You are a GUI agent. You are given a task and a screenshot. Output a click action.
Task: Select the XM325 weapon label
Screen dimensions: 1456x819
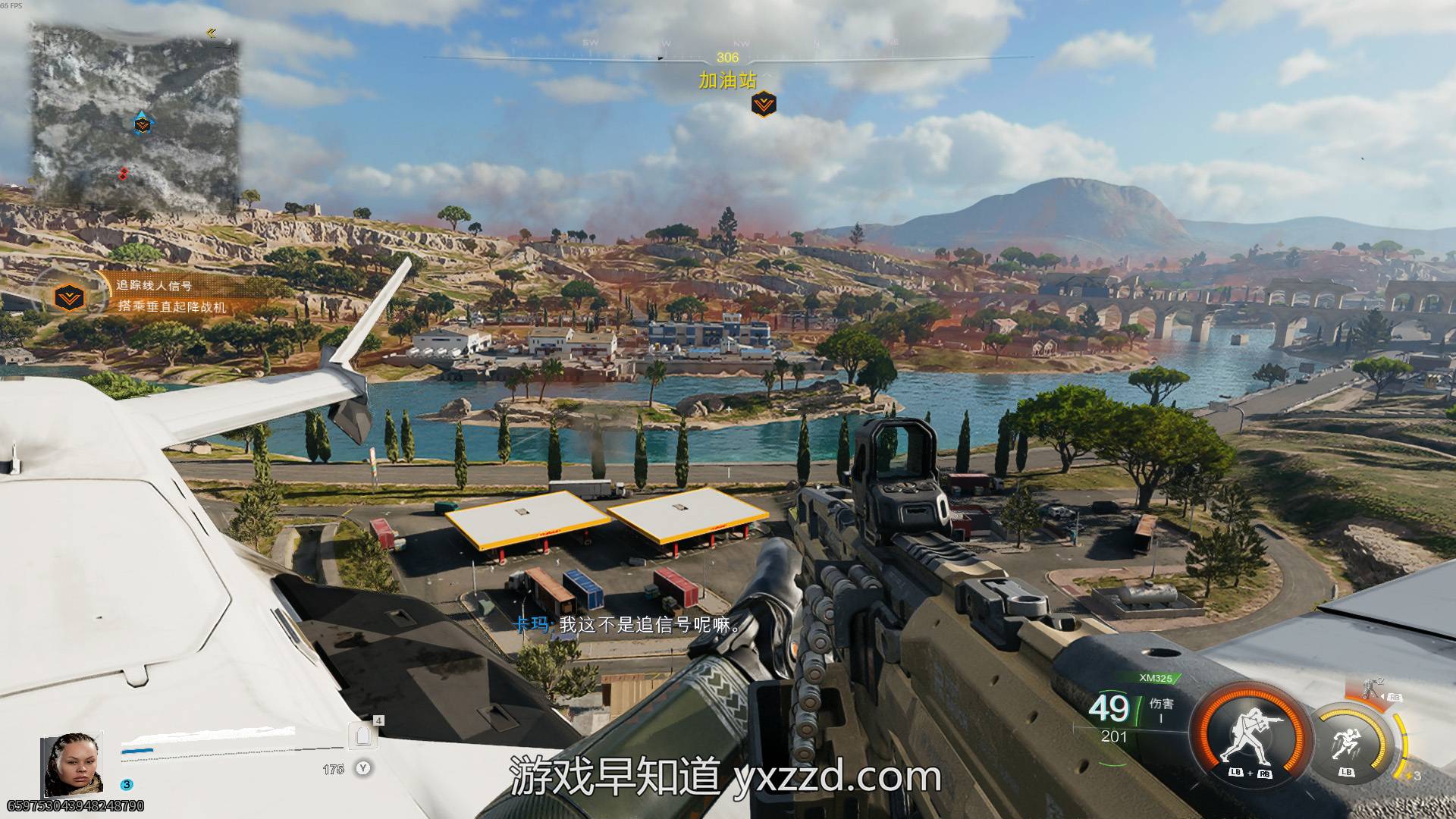coord(1156,678)
